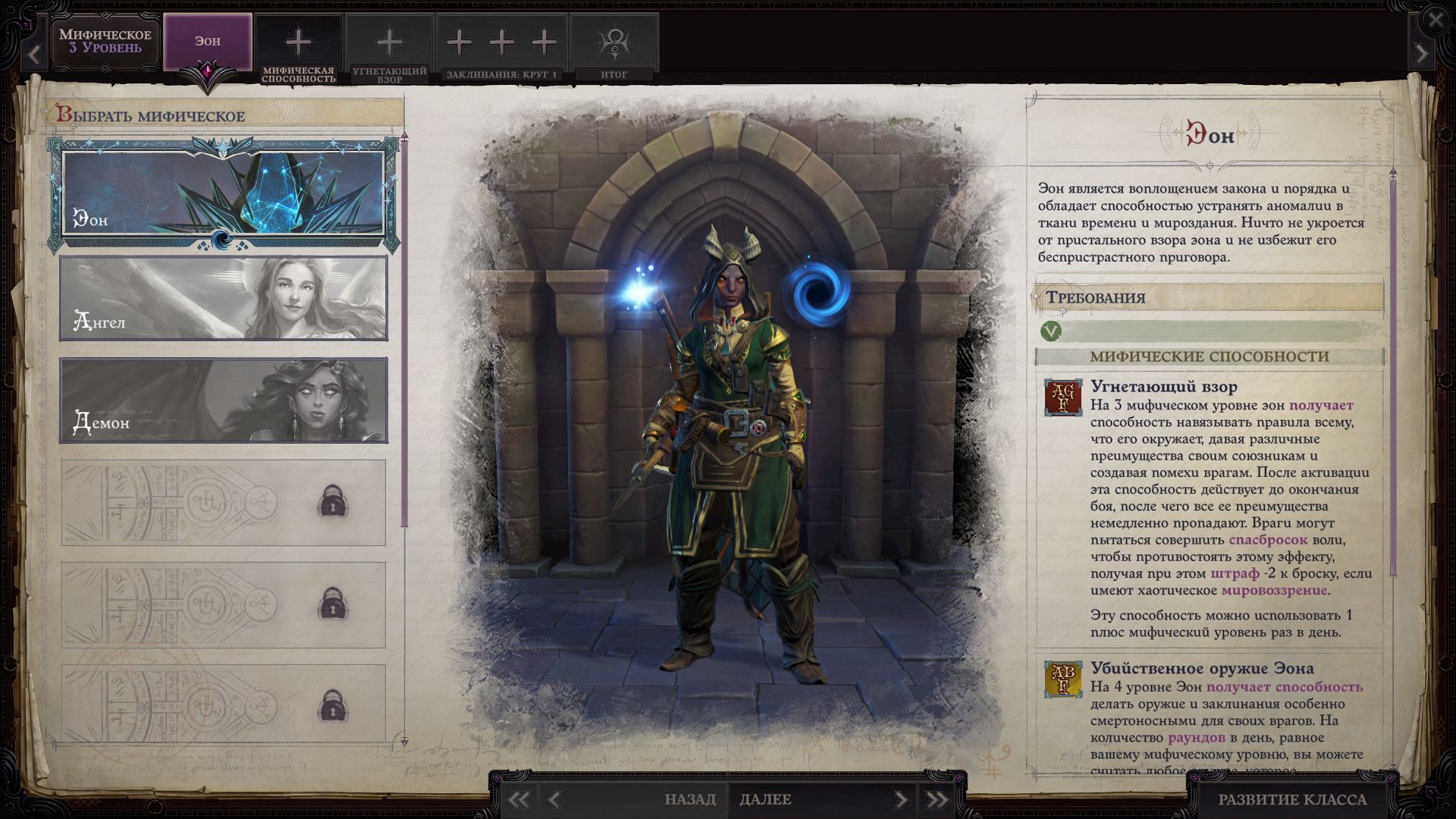Switch to the Угнетающий взор step
Viewport: 1456px width, 819px height.
click(389, 47)
